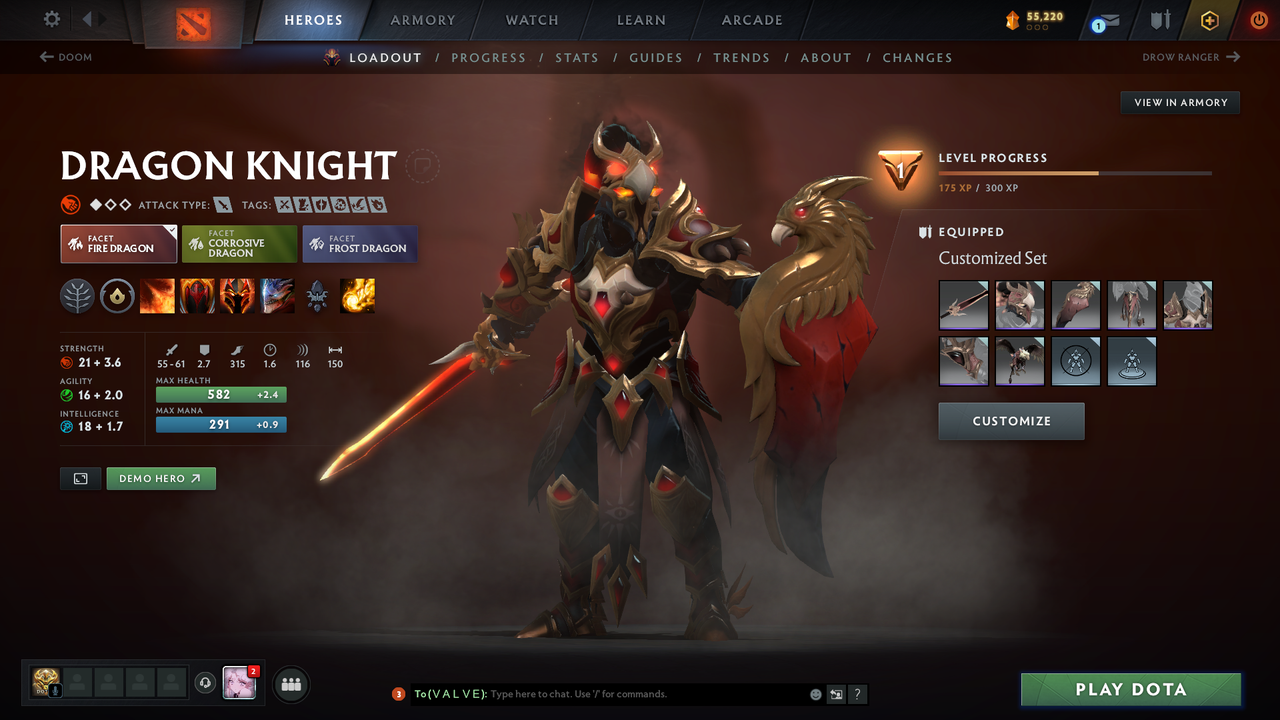Click the Dota Plus hexagon icon
The height and width of the screenshot is (720, 1280).
1209,20
